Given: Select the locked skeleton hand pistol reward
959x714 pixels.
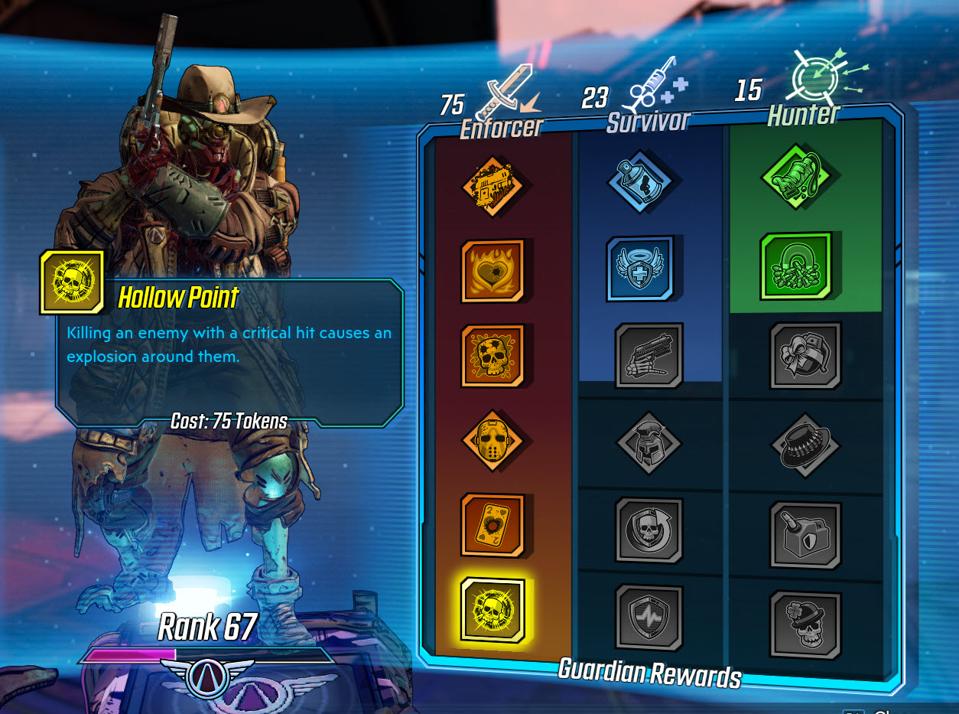Looking at the screenshot, I should click(649, 355).
